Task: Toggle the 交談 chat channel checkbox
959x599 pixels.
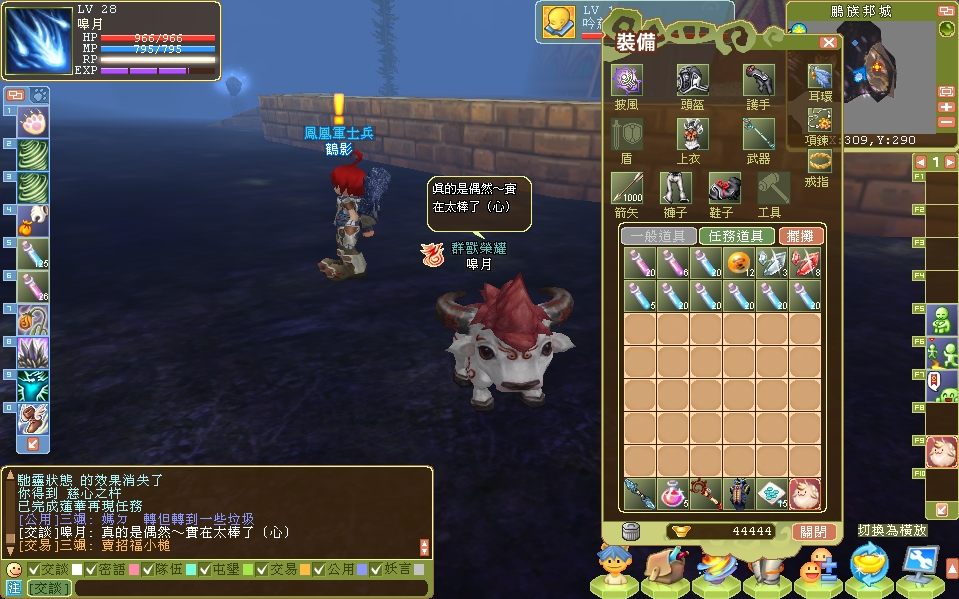Action: (x=33, y=569)
